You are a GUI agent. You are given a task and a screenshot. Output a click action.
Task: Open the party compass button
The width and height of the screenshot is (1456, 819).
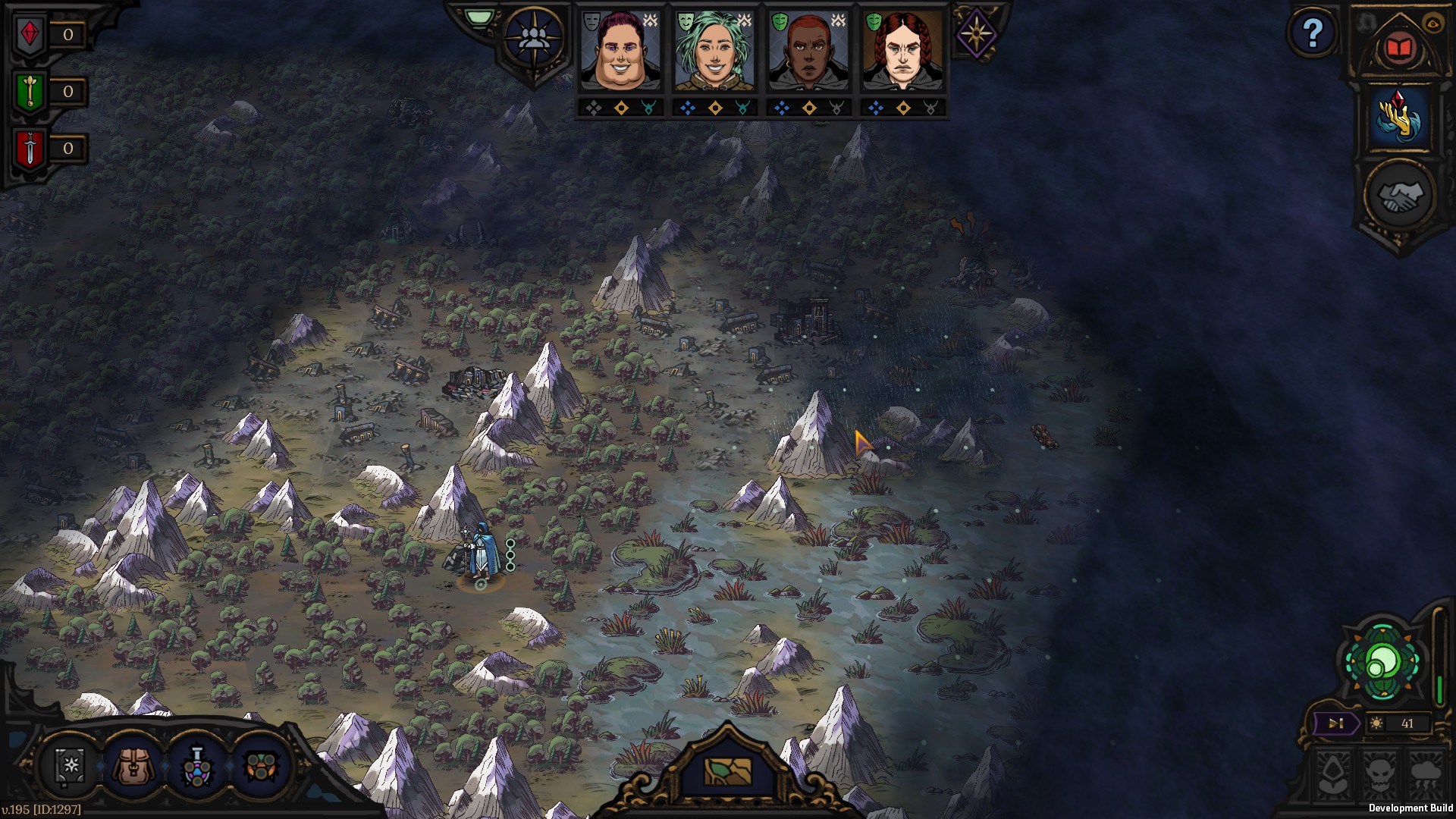(x=535, y=38)
